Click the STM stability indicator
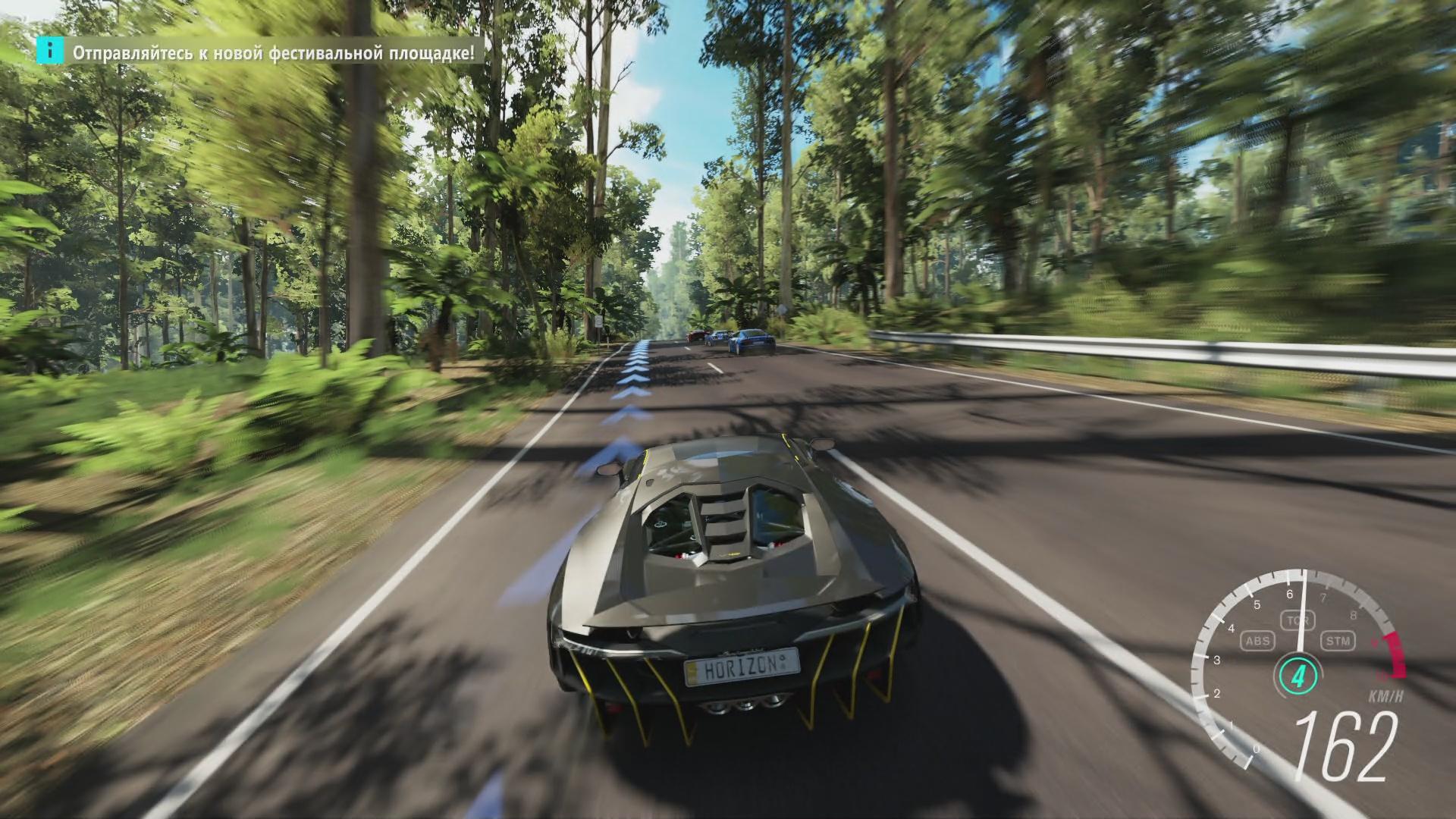 click(x=1337, y=642)
